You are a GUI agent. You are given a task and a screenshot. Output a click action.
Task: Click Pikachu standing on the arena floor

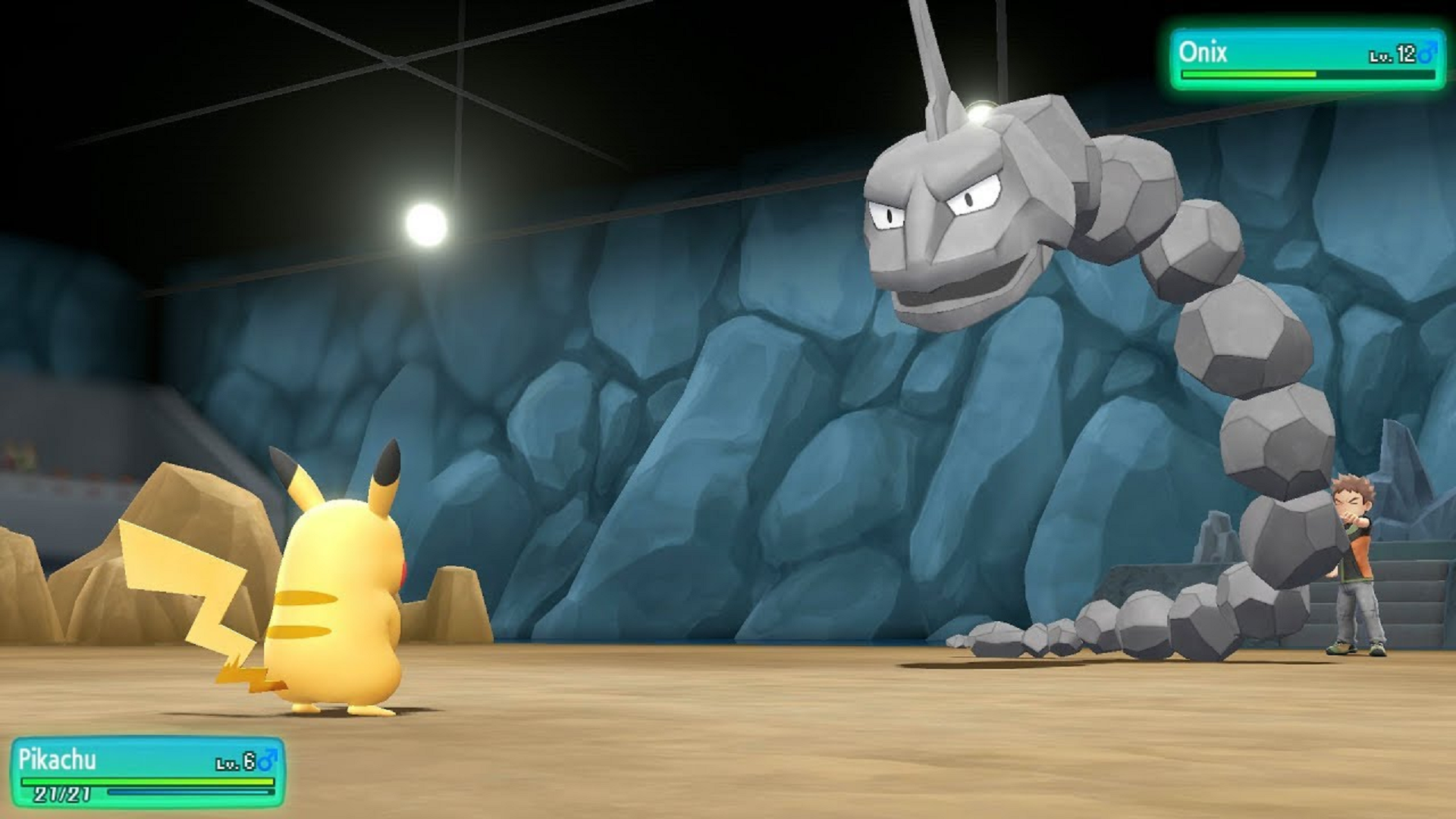point(341,599)
